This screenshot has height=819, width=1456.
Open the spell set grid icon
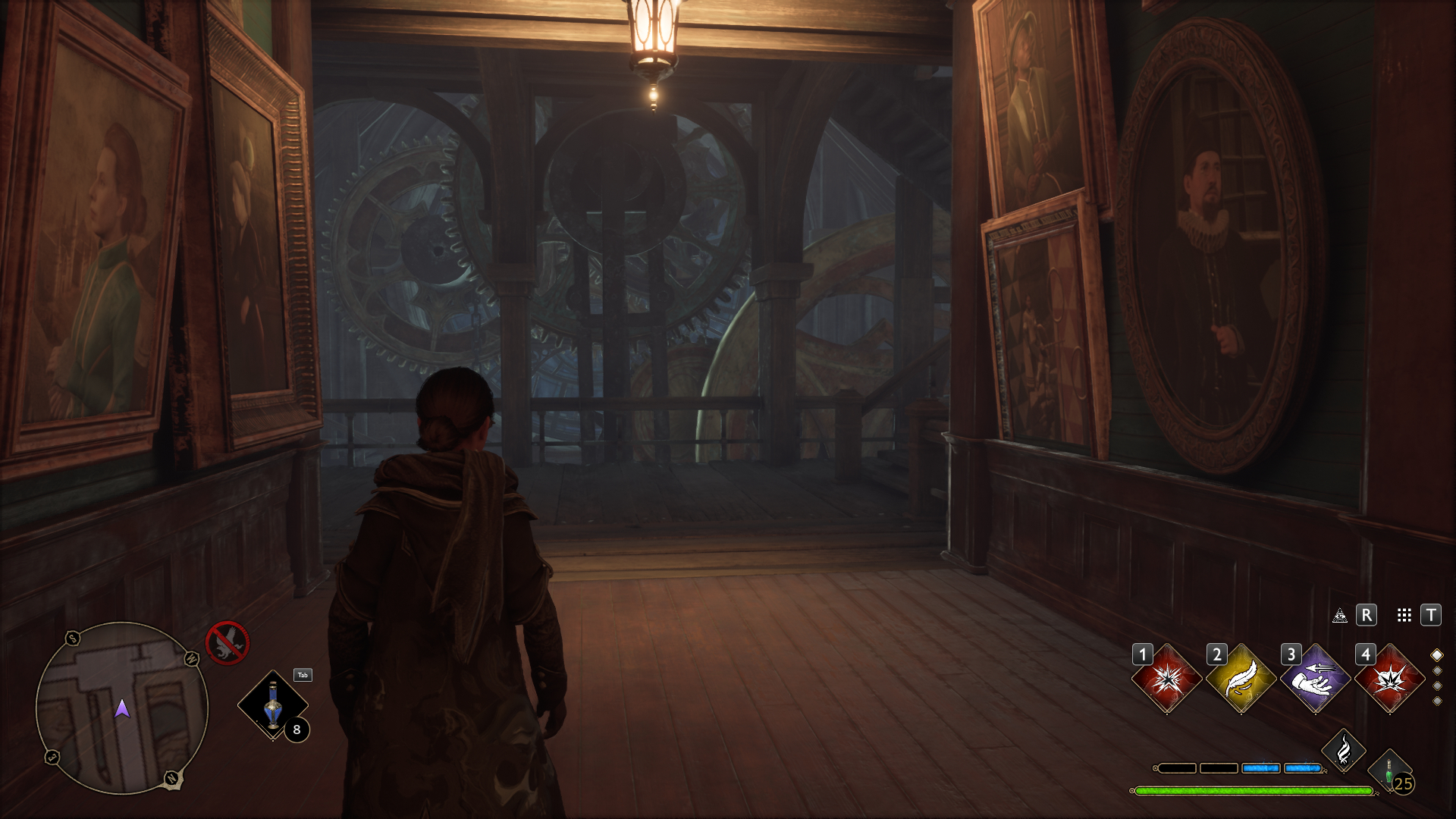coord(1404,615)
